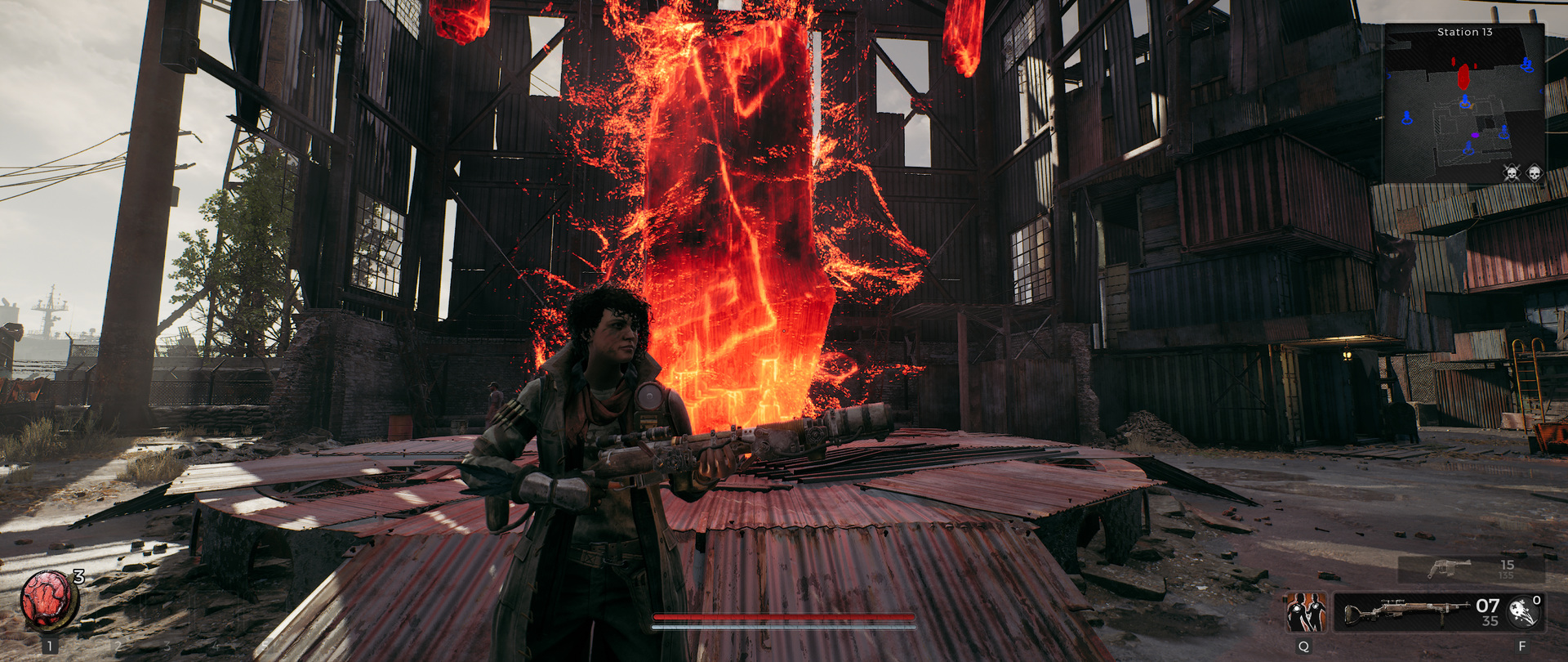Activate the two-silhouette archetype skill icon

(x=1306, y=612)
